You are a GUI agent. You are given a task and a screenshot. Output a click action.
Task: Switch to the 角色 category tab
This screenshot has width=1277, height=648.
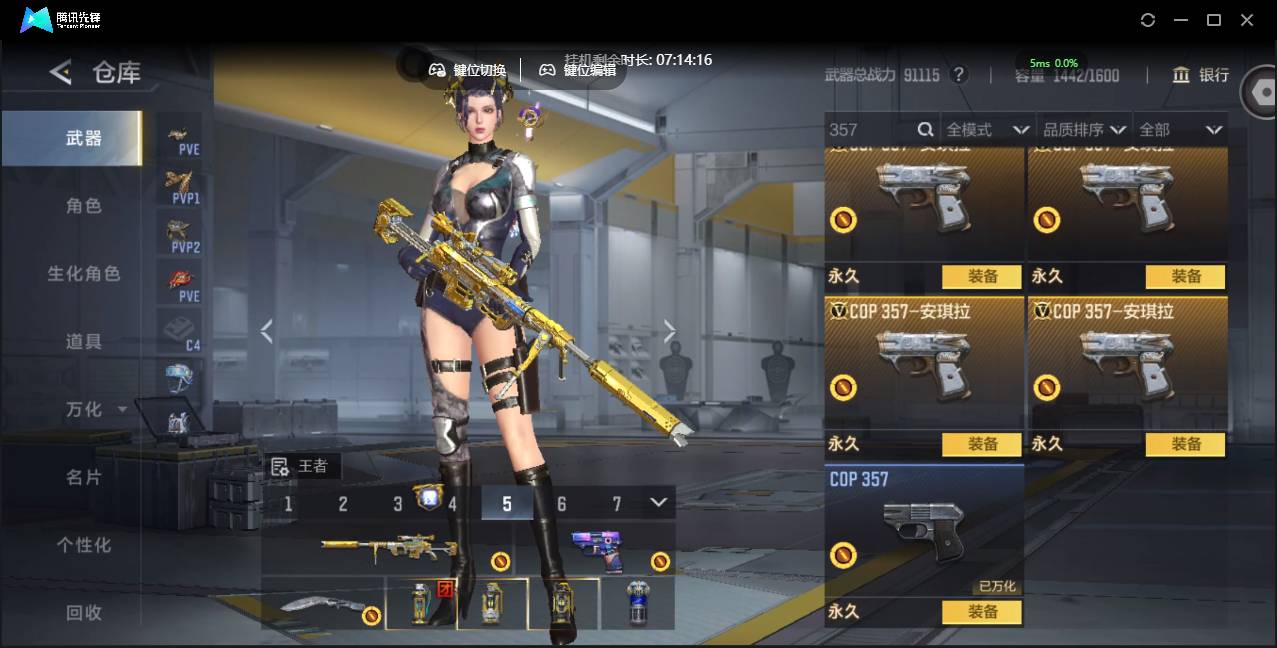click(84, 206)
